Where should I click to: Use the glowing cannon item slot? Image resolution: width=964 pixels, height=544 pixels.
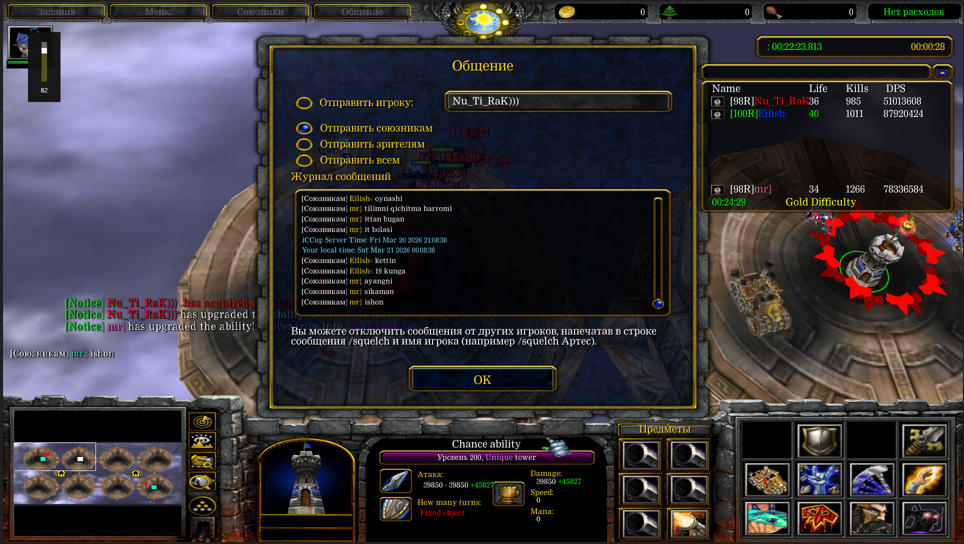click(x=688, y=523)
